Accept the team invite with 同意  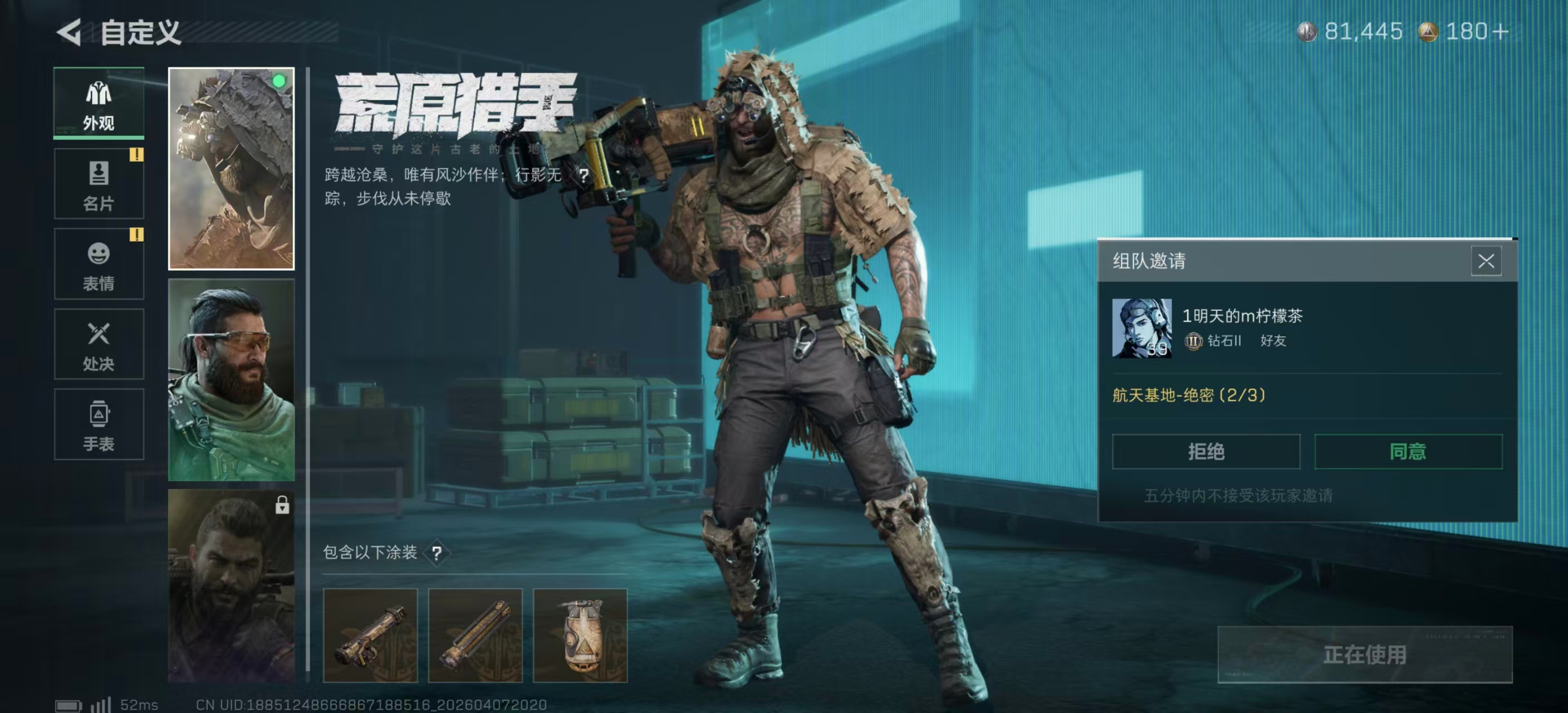click(1408, 452)
